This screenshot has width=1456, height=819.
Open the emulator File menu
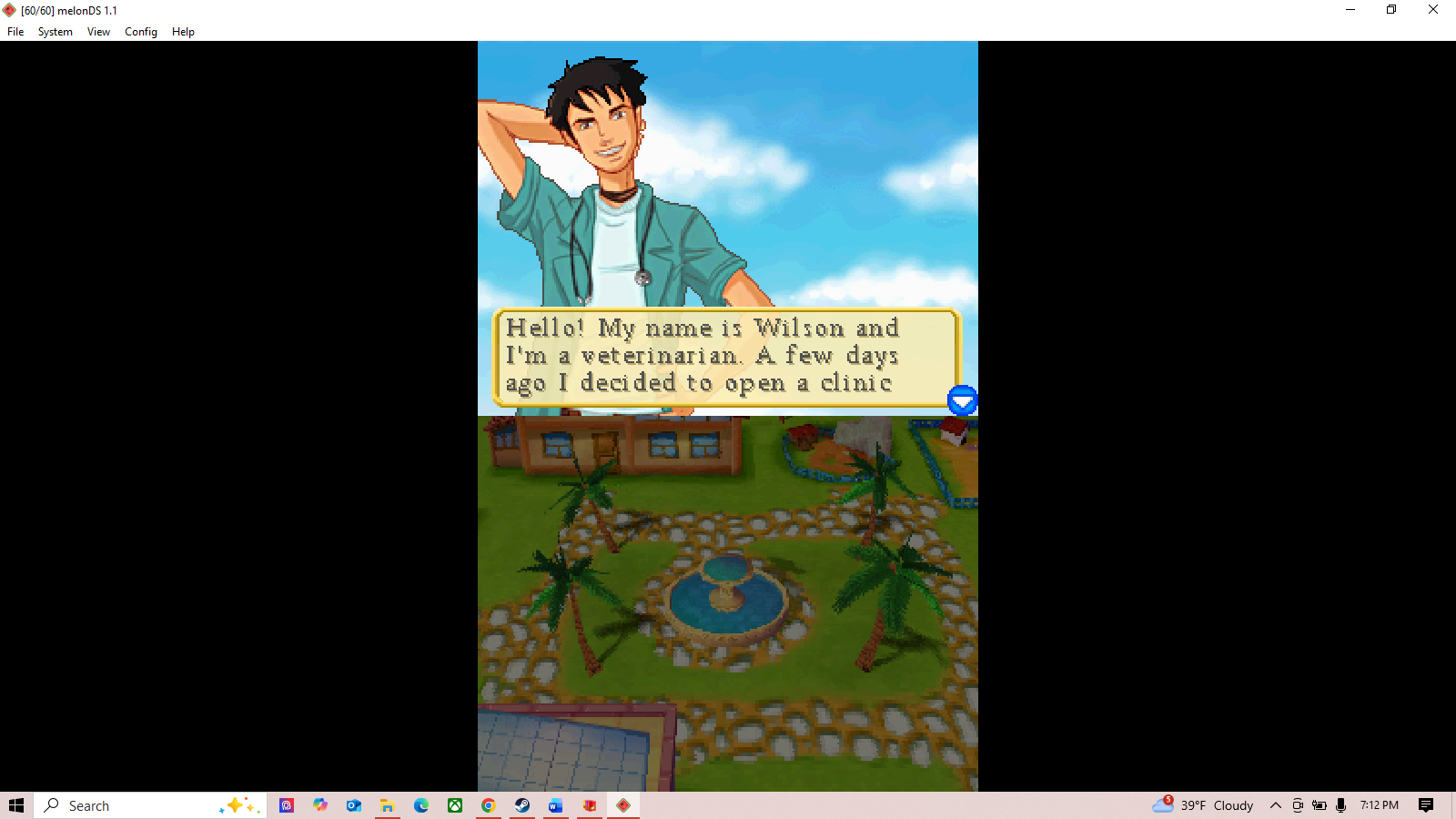pyautogui.click(x=15, y=32)
